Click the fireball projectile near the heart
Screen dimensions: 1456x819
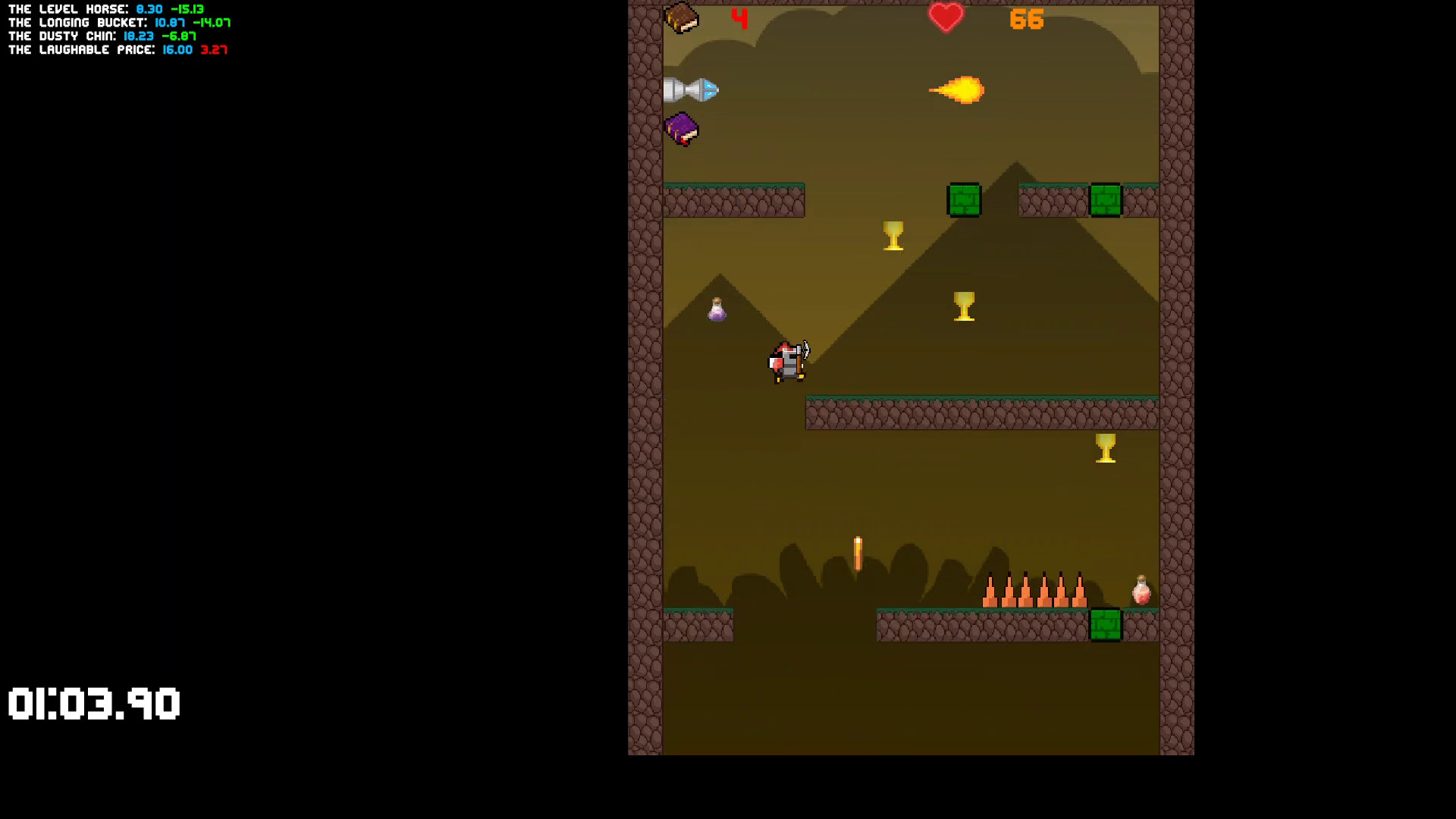958,88
